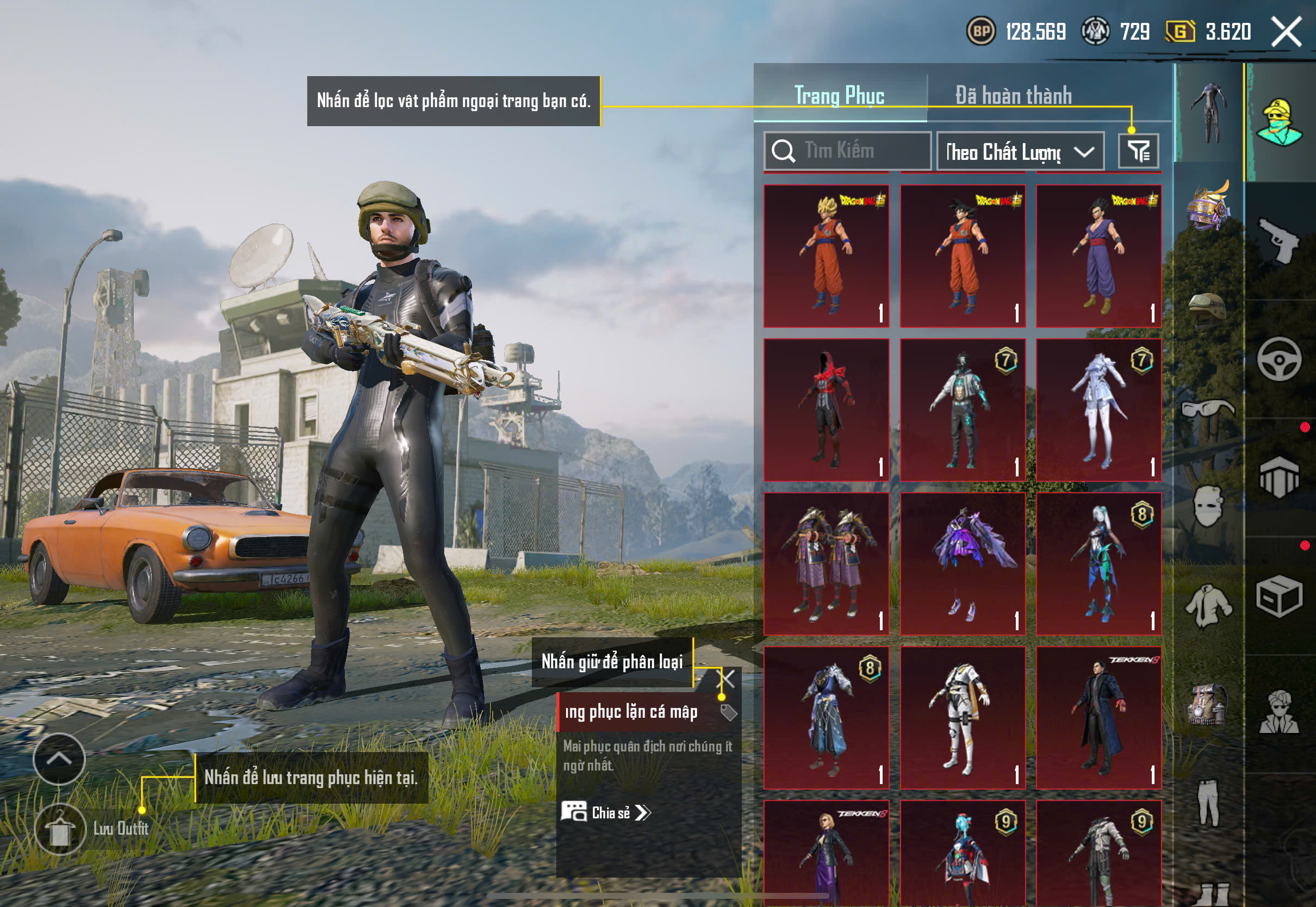The height and width of the screenshot is (907, 1316).
Task: Pick the purple winged outfit tile
Action: pyautogui.click(x=963, y=564)
